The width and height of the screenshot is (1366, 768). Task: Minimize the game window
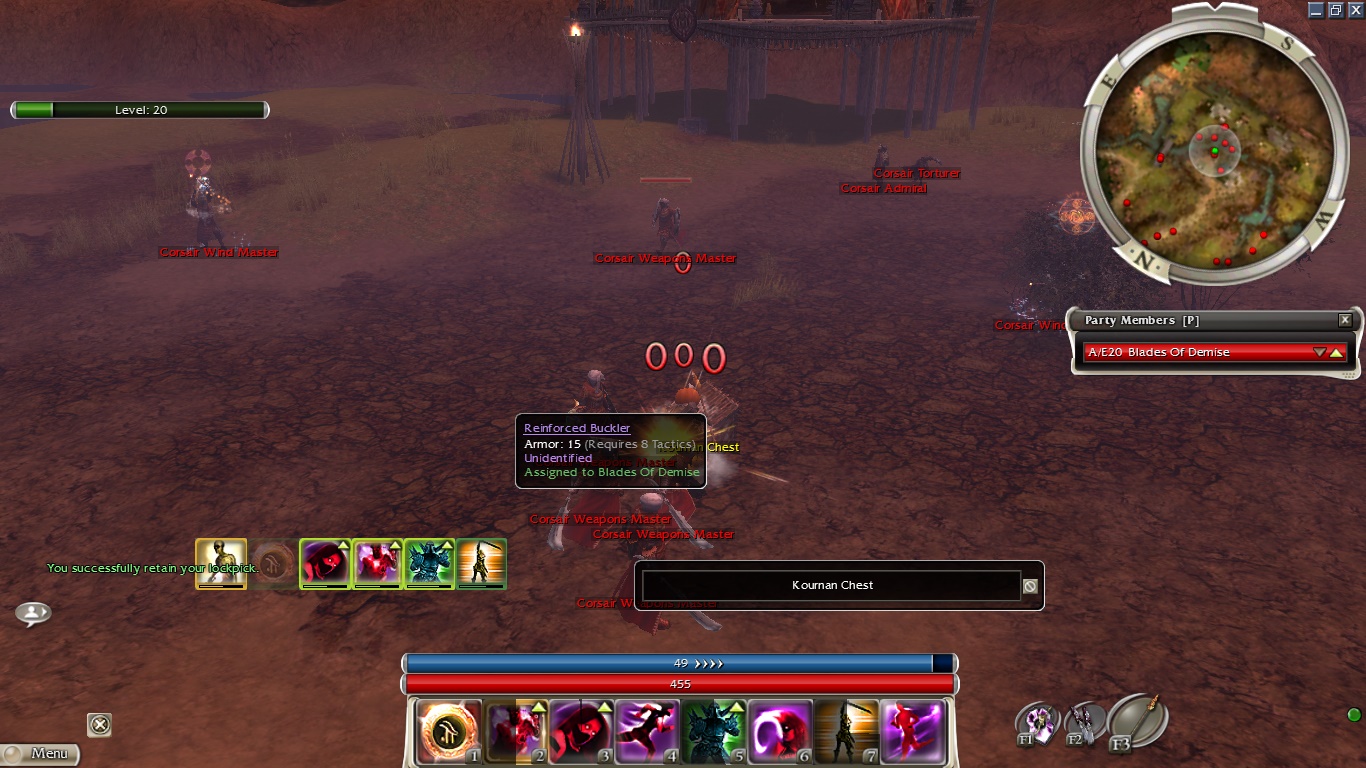pyautogui.click(x=1315, y=9)
